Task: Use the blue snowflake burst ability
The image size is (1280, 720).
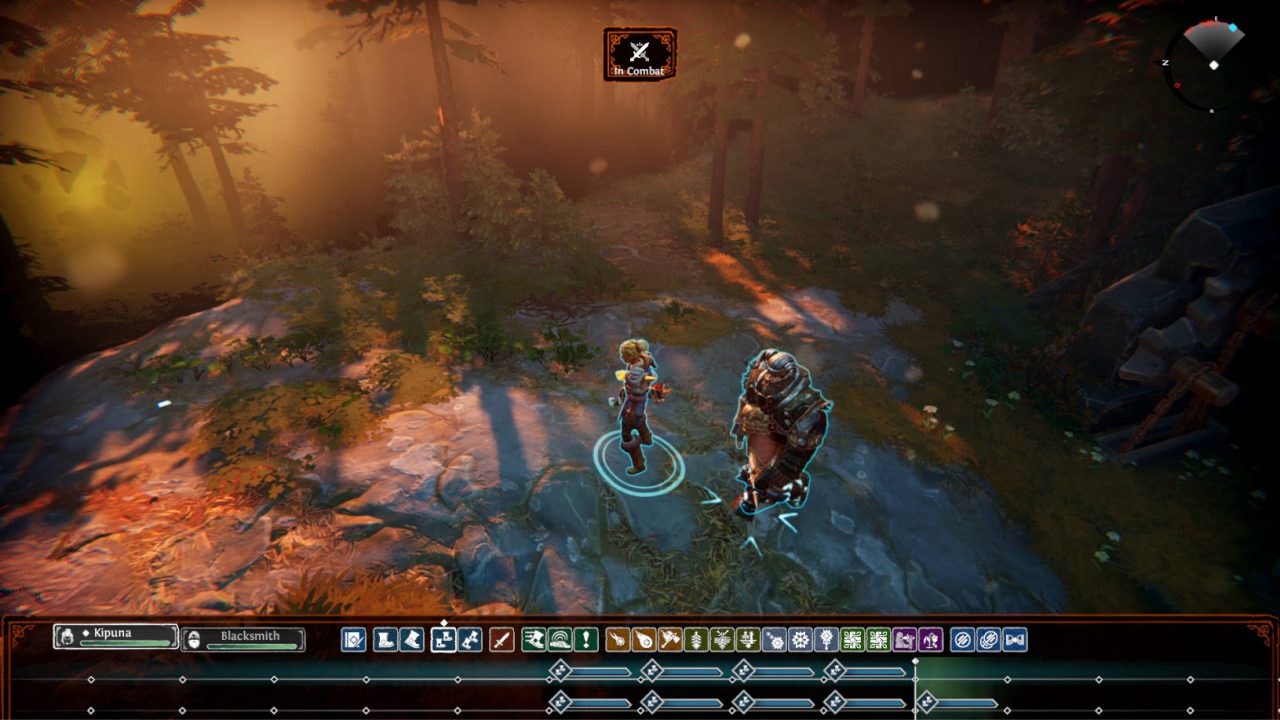Action: pos(799,640)
